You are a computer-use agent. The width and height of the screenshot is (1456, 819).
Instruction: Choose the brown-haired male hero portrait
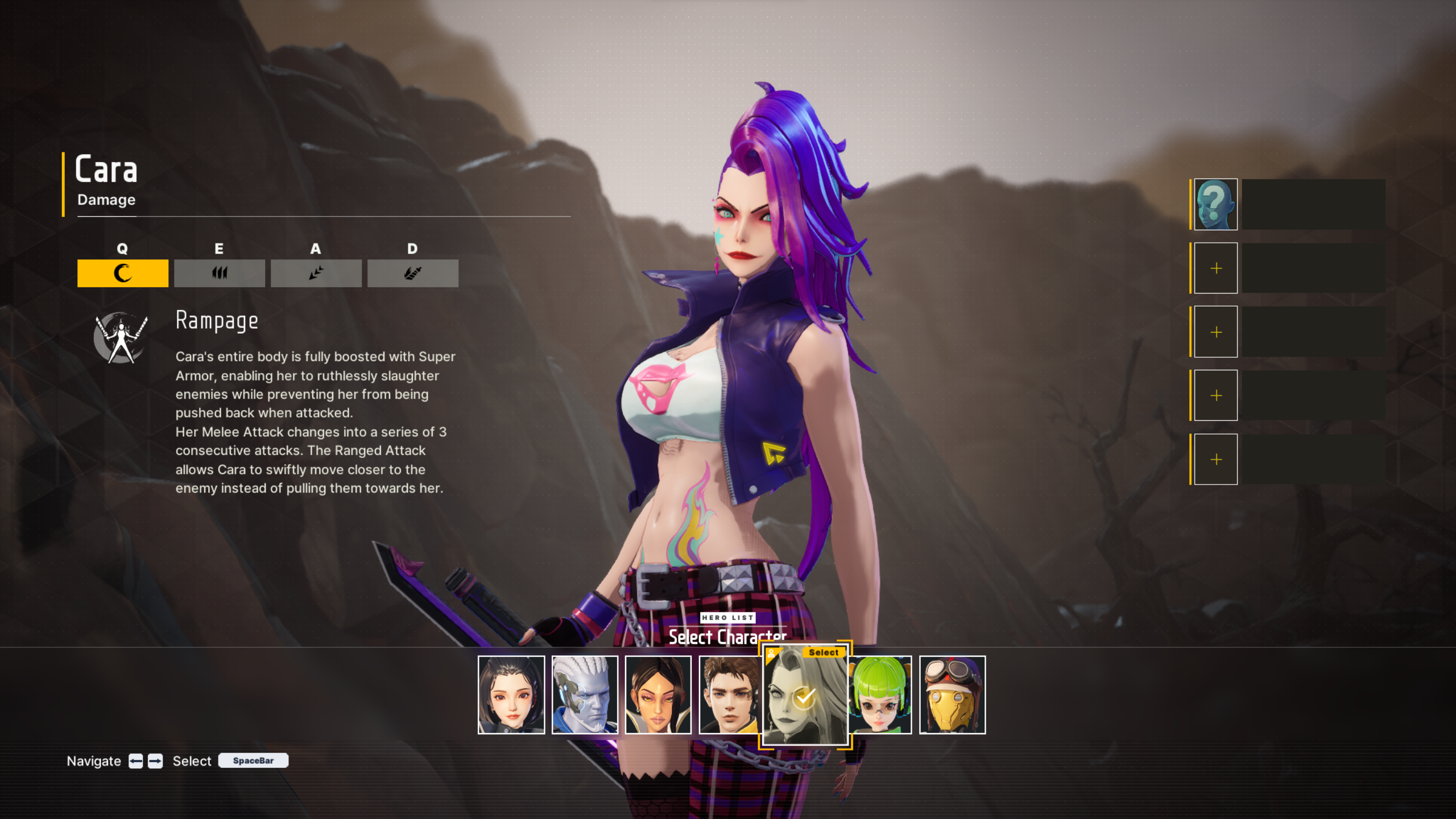coord(729,694)
